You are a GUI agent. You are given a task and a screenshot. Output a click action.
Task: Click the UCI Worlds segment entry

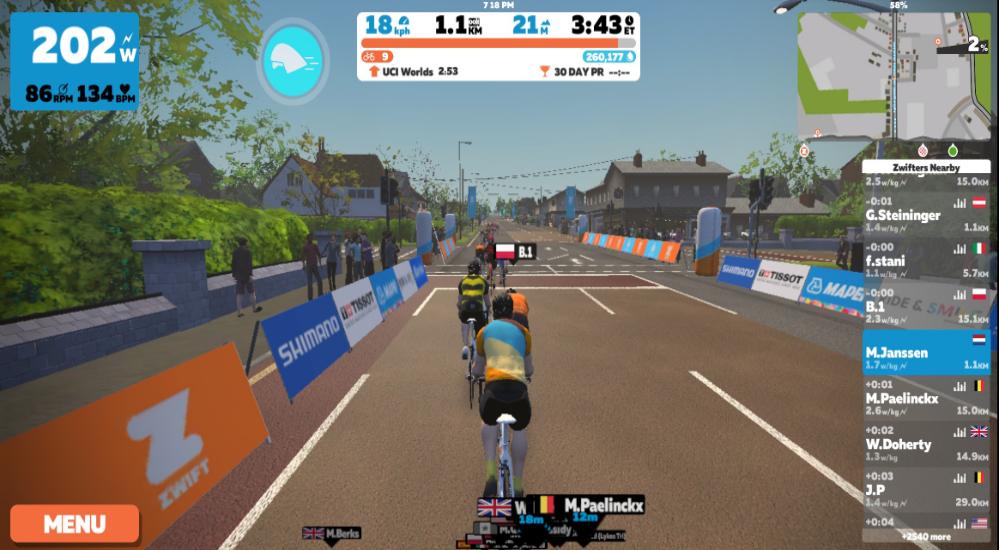(x=413, y=72)
